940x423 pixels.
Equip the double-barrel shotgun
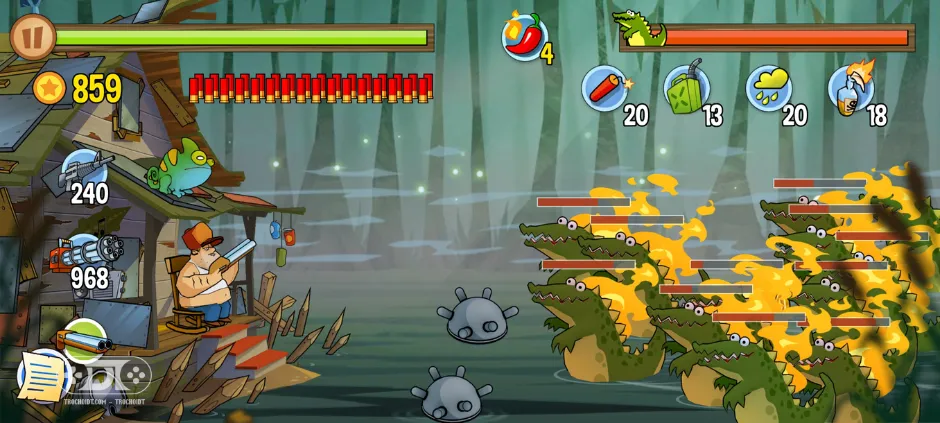point(82,340)
